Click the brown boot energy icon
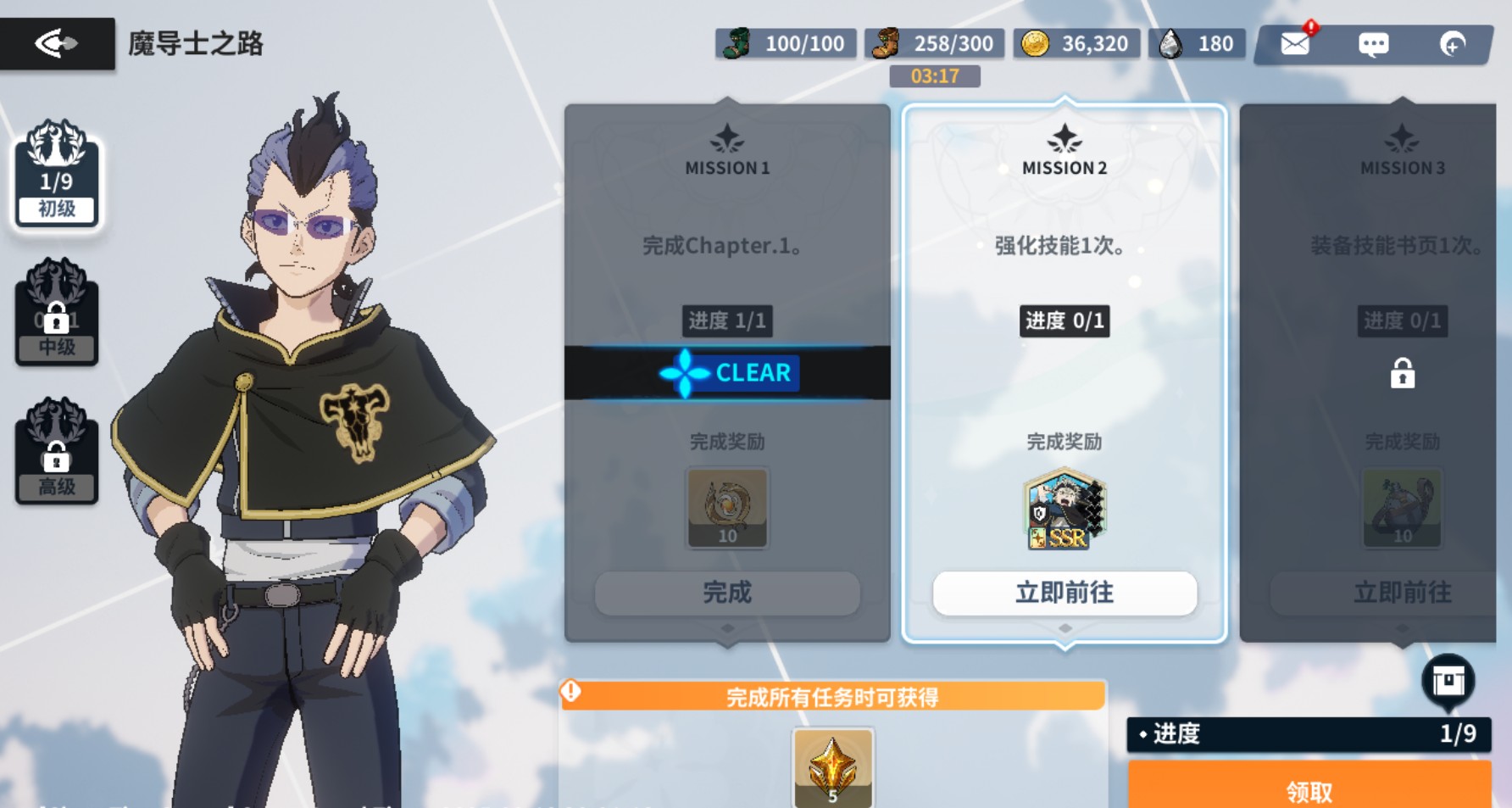Image resolution: width=1512 pixels, height=808 pixels. point(884,41)
